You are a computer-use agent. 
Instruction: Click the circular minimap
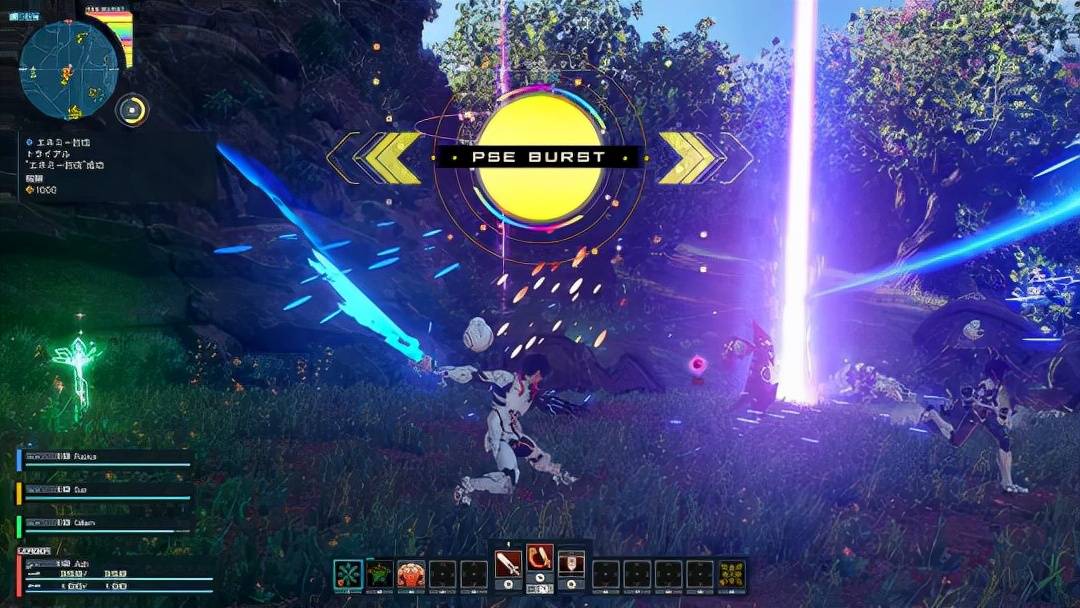tap(69, 69)
